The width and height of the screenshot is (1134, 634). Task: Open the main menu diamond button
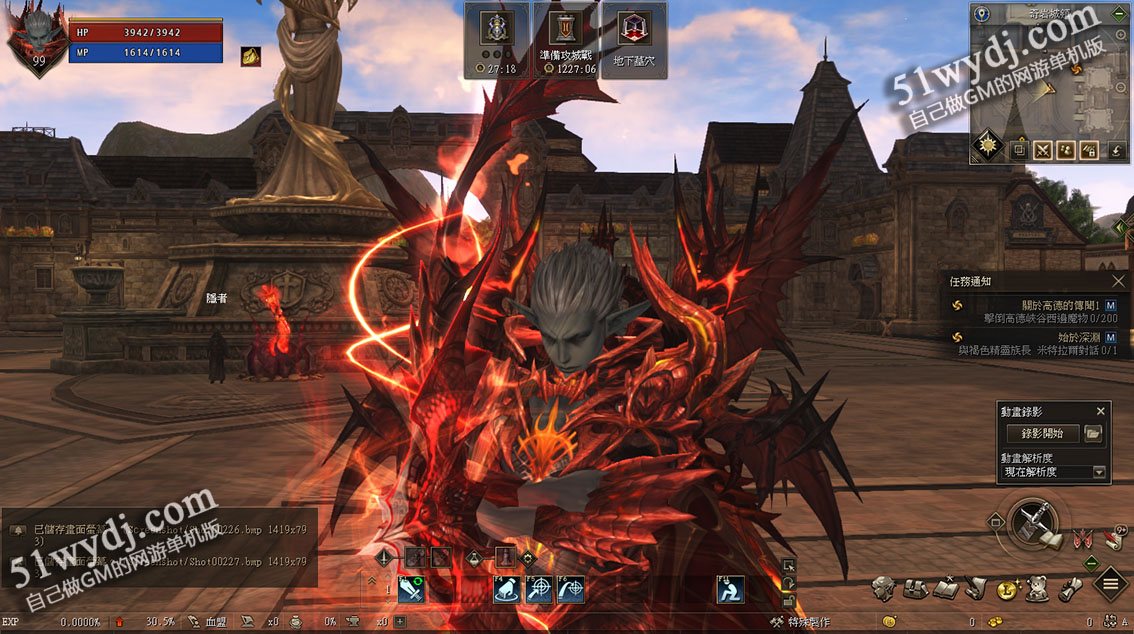coord(1110,585)
